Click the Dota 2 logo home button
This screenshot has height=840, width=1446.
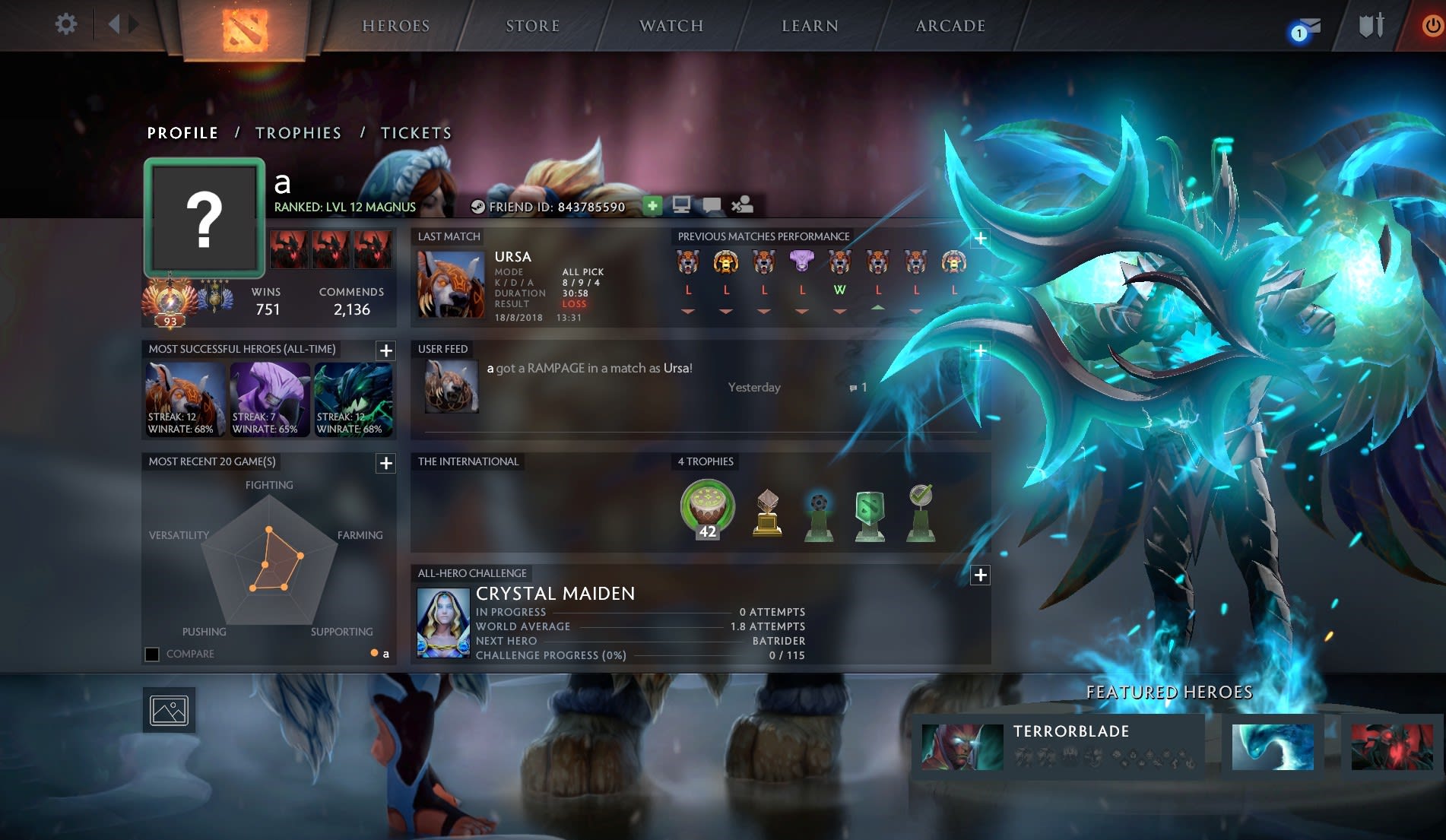click(244, 29)
